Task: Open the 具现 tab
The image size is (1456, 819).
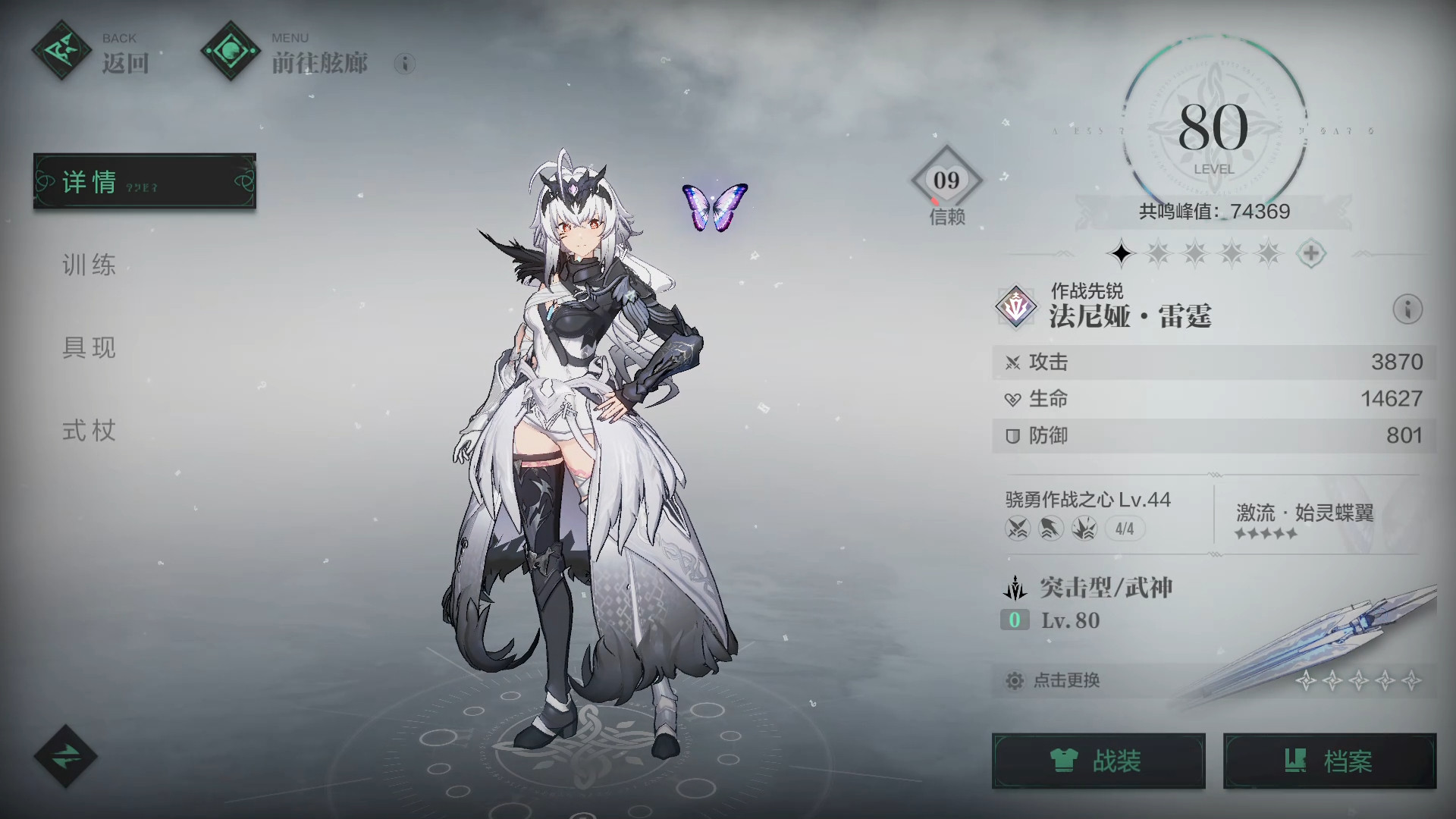Action: tap(89, 348)
